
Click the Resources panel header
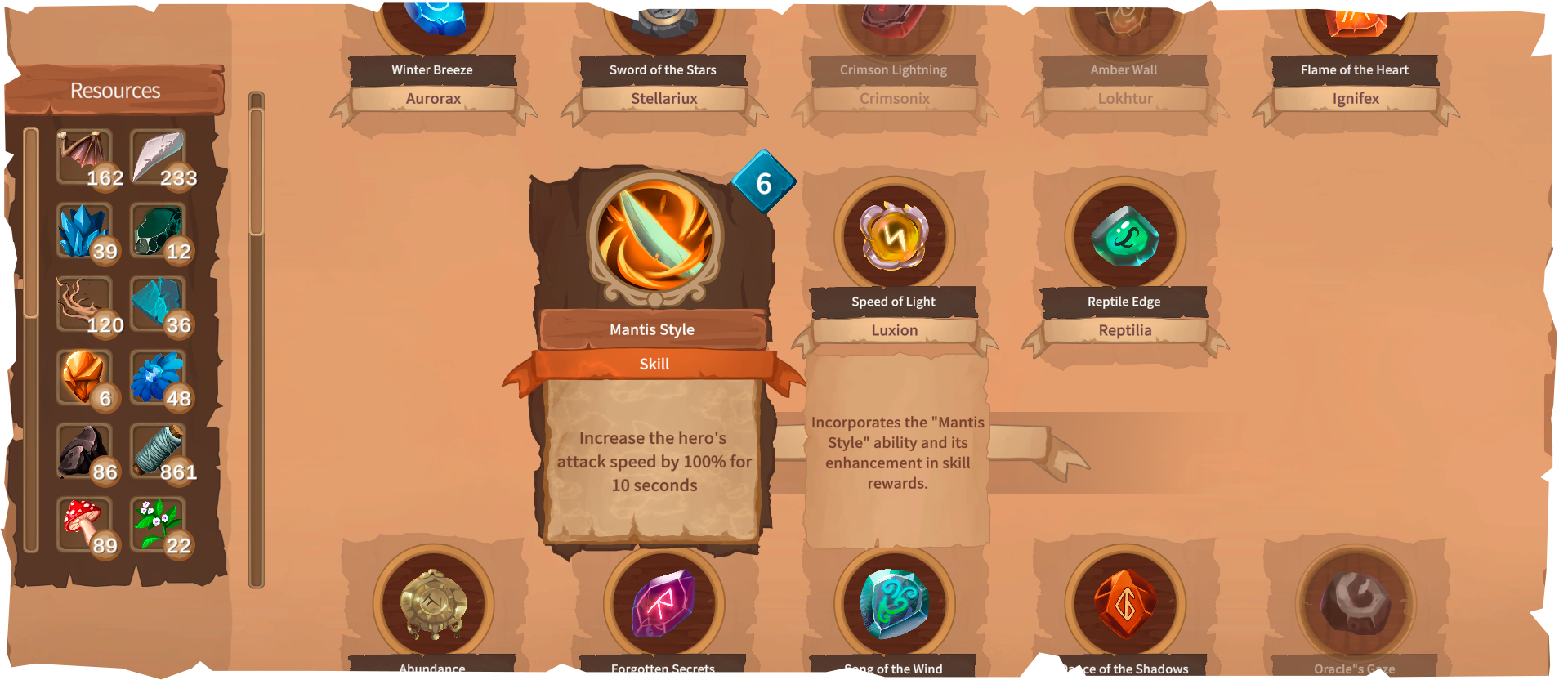[115, 90]
